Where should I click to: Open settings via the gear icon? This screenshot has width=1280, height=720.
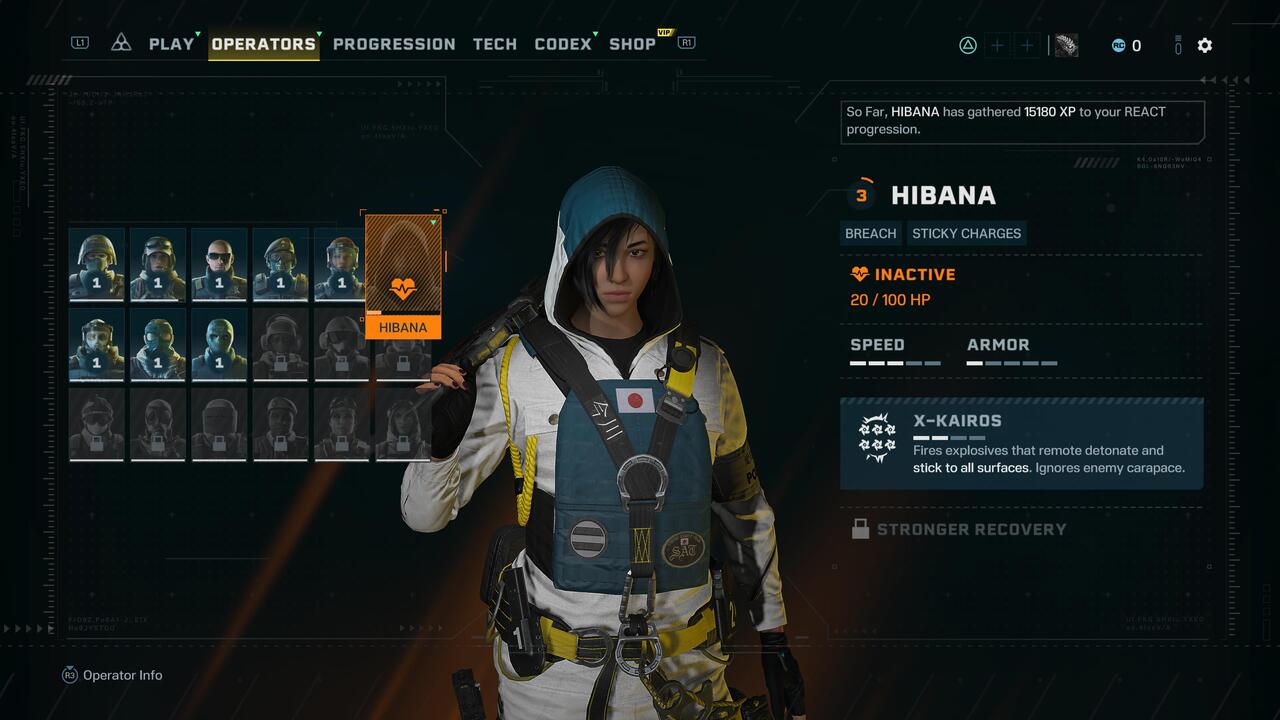pyautogui.click(x=1205, y=45)
